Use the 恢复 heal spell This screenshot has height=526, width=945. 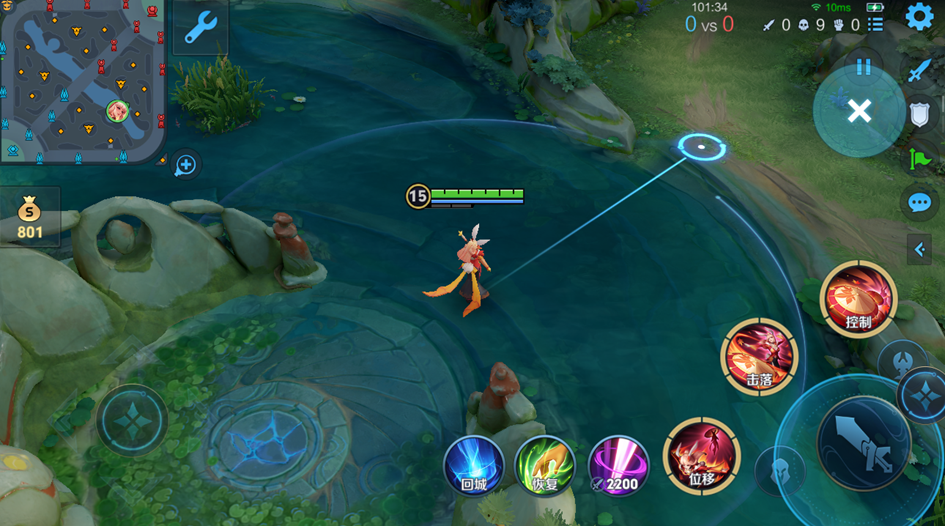click(545, 467)
